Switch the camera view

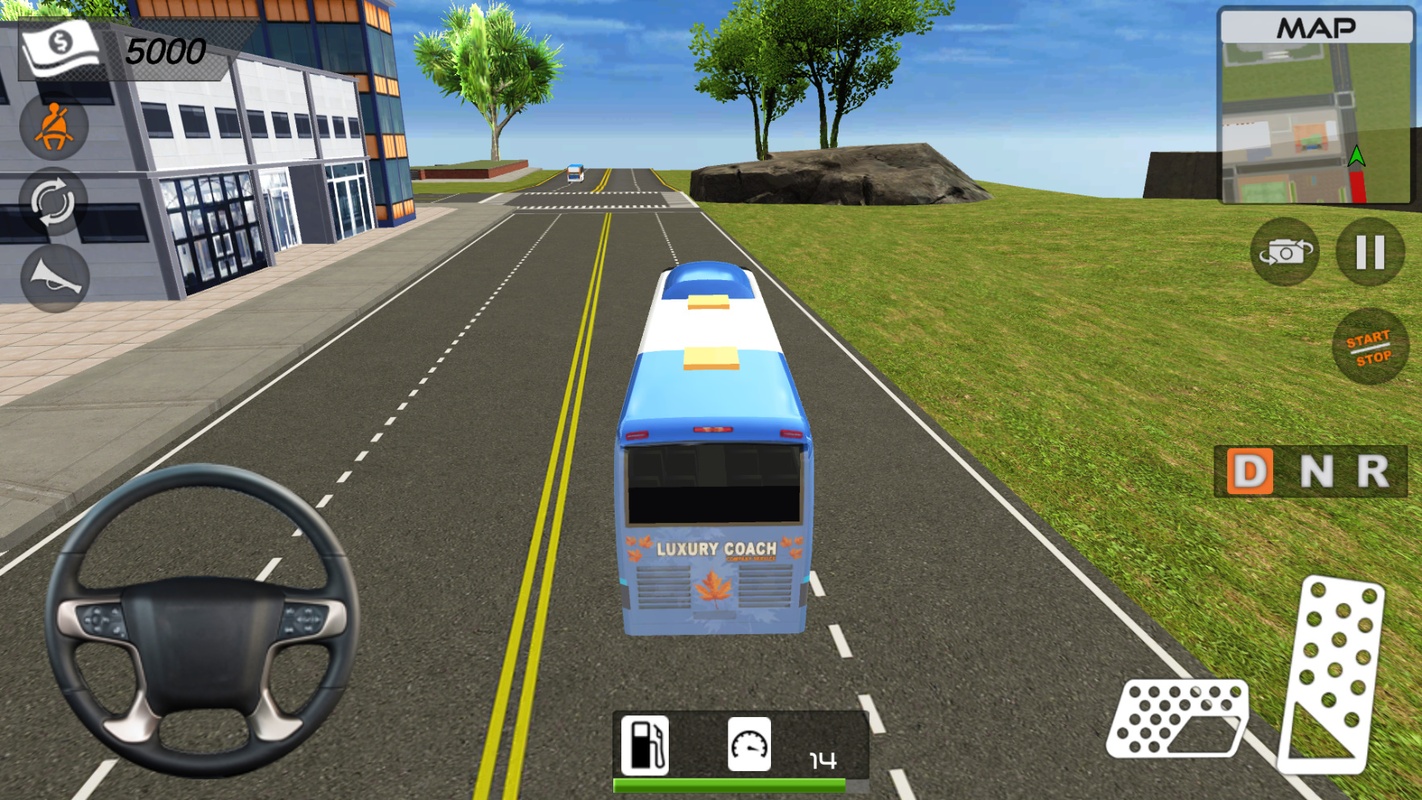(1285, 252)
